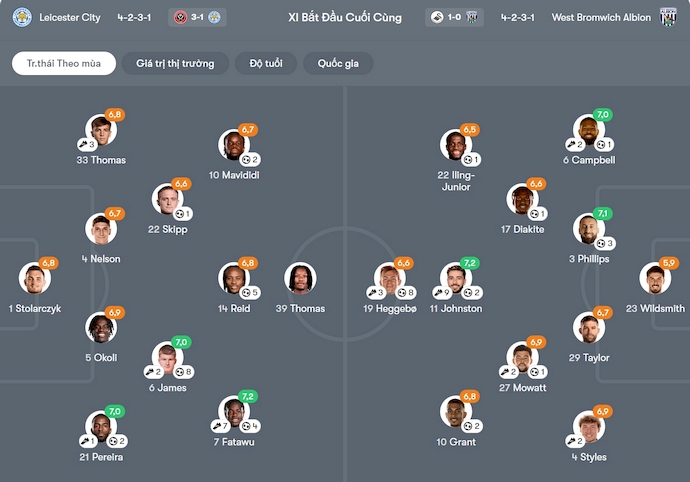Open 6 James player details

(x=168, y=358)
